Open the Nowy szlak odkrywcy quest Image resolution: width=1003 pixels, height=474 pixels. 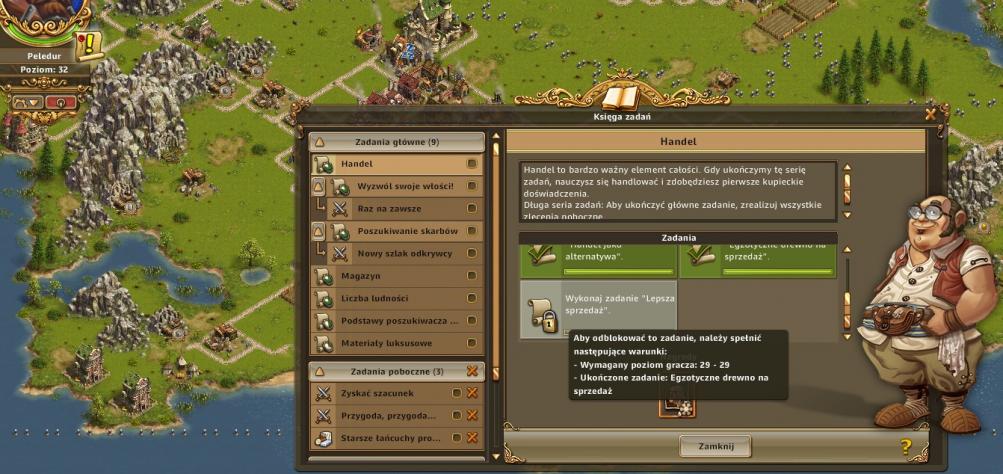coord(405,253)
